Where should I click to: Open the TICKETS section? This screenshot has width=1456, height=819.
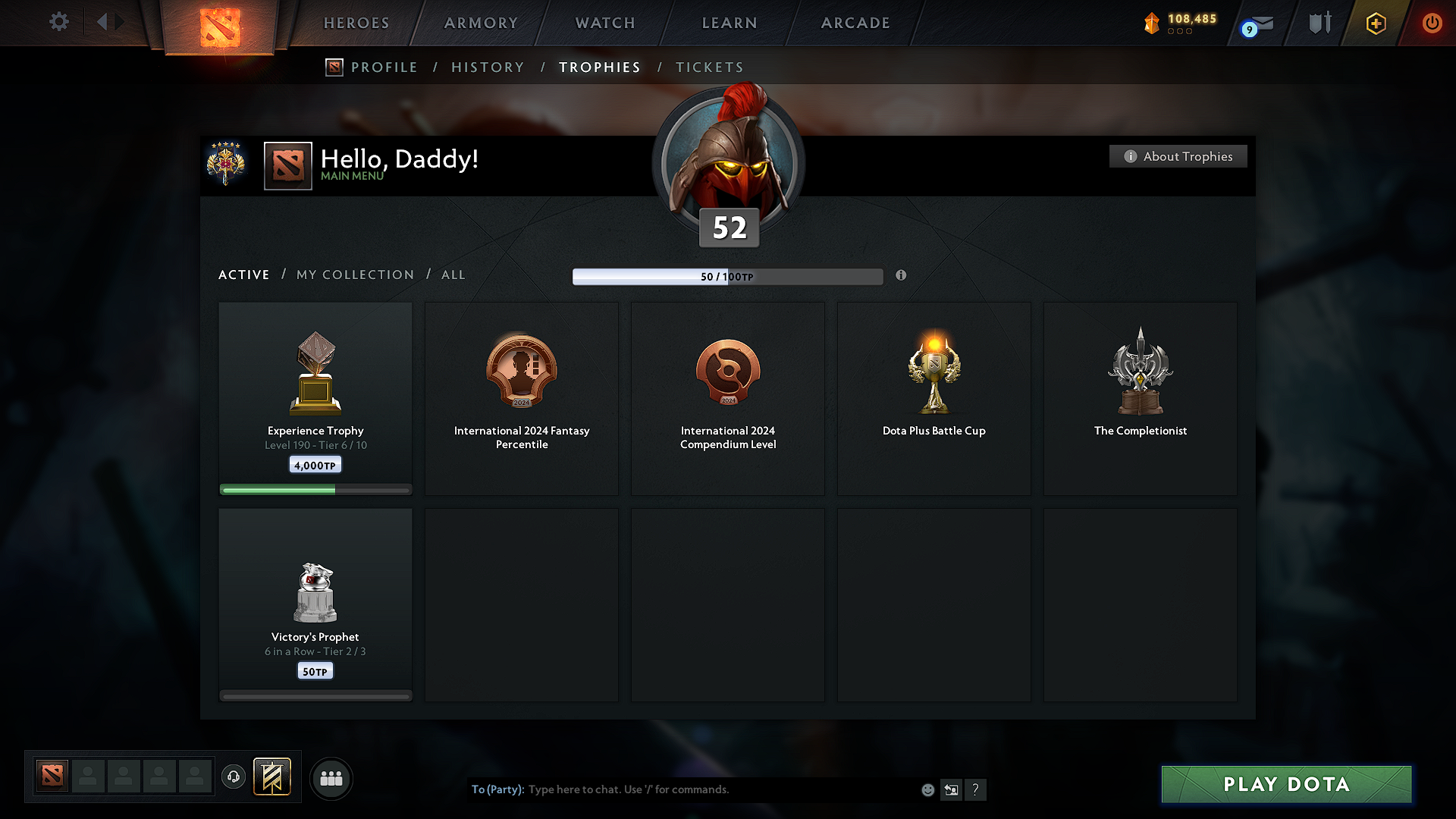[709, 67]
